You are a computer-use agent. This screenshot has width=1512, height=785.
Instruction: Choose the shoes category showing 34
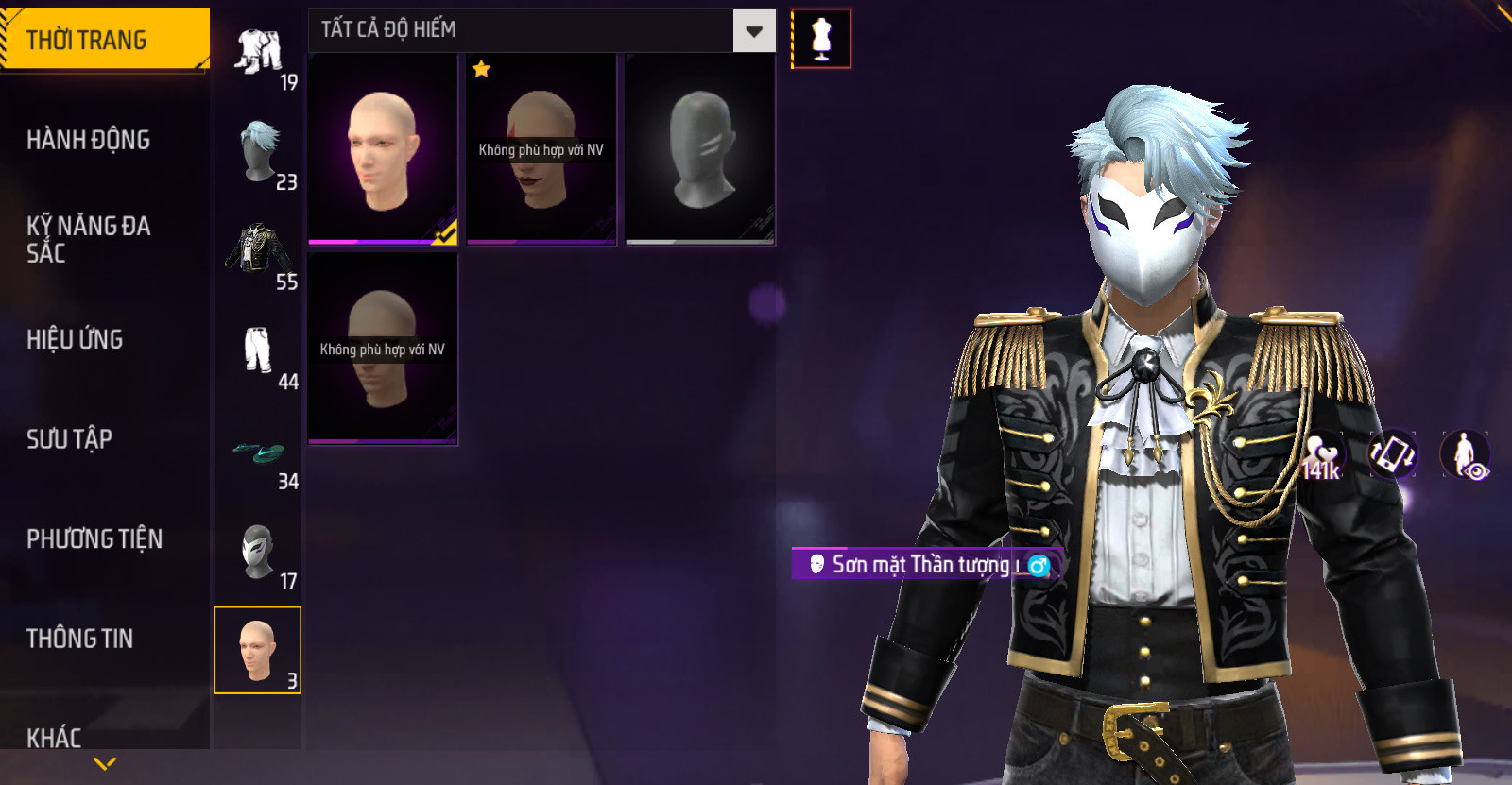click(x=259, y=453)
